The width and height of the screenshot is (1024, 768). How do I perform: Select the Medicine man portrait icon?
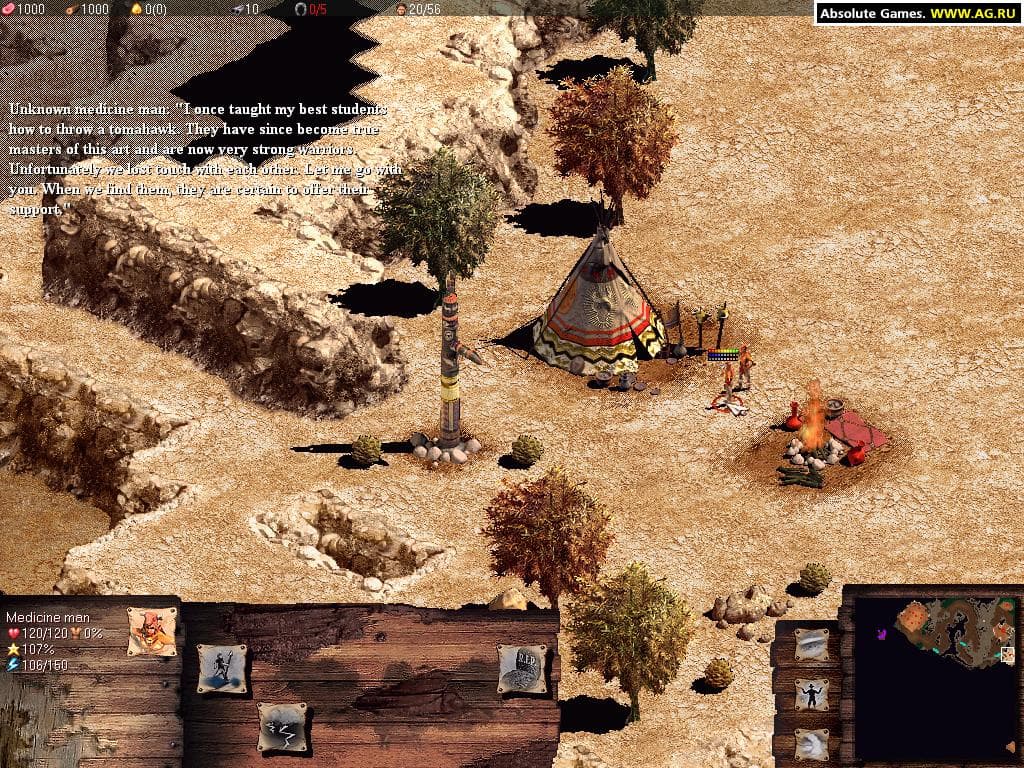[x=152, y=630]
